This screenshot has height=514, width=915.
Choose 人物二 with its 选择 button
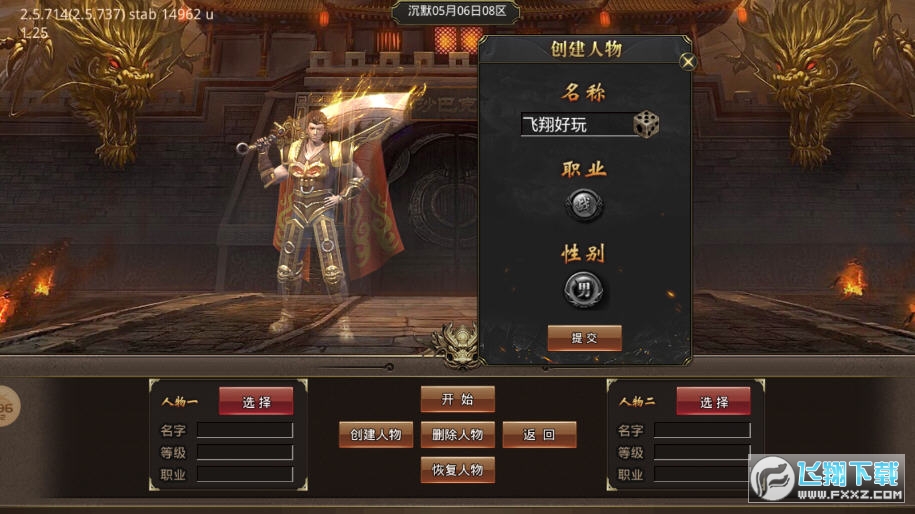[x=713, y=401]
